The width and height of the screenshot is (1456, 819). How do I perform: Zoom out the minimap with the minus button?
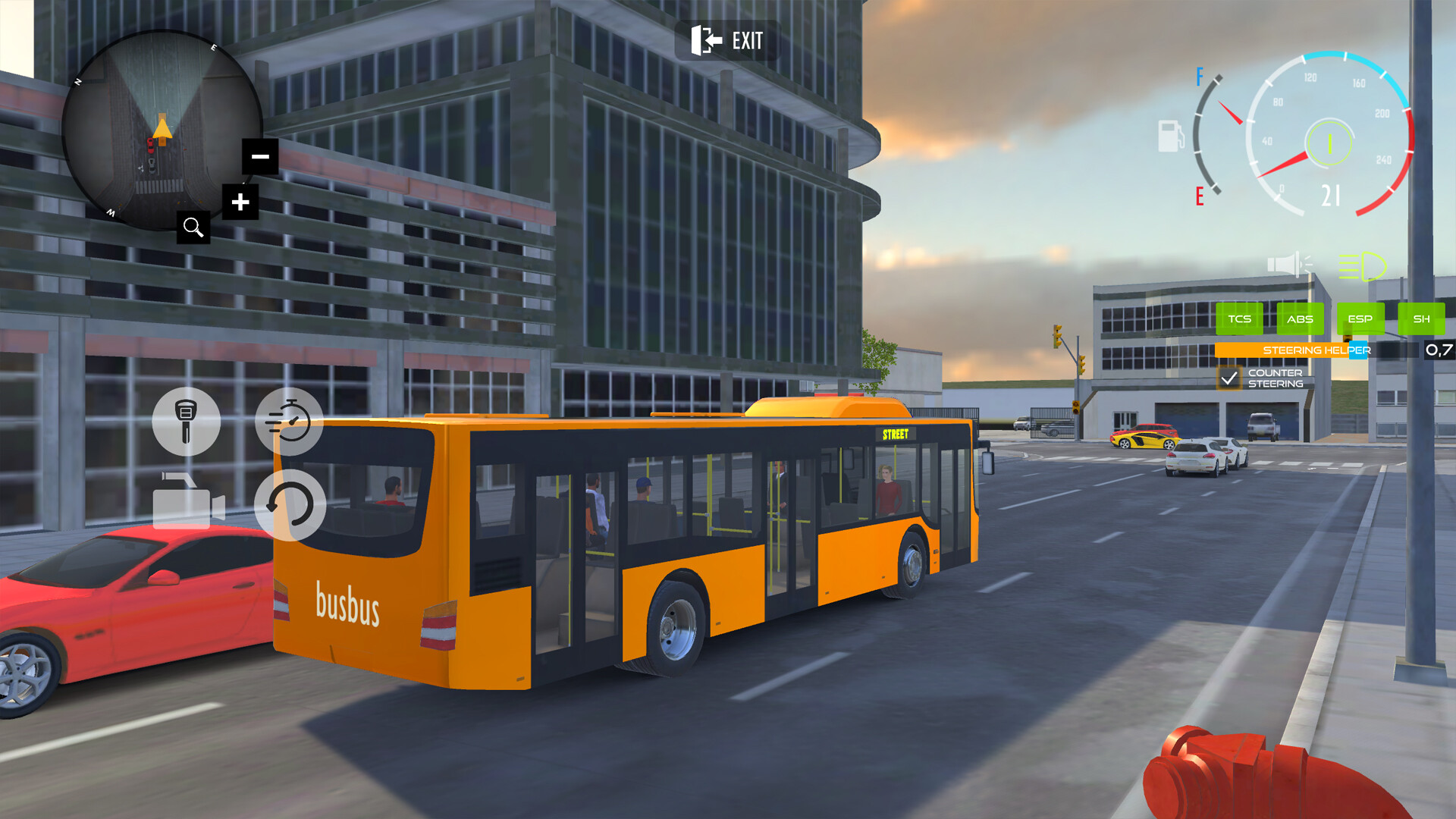click(259, 156)
